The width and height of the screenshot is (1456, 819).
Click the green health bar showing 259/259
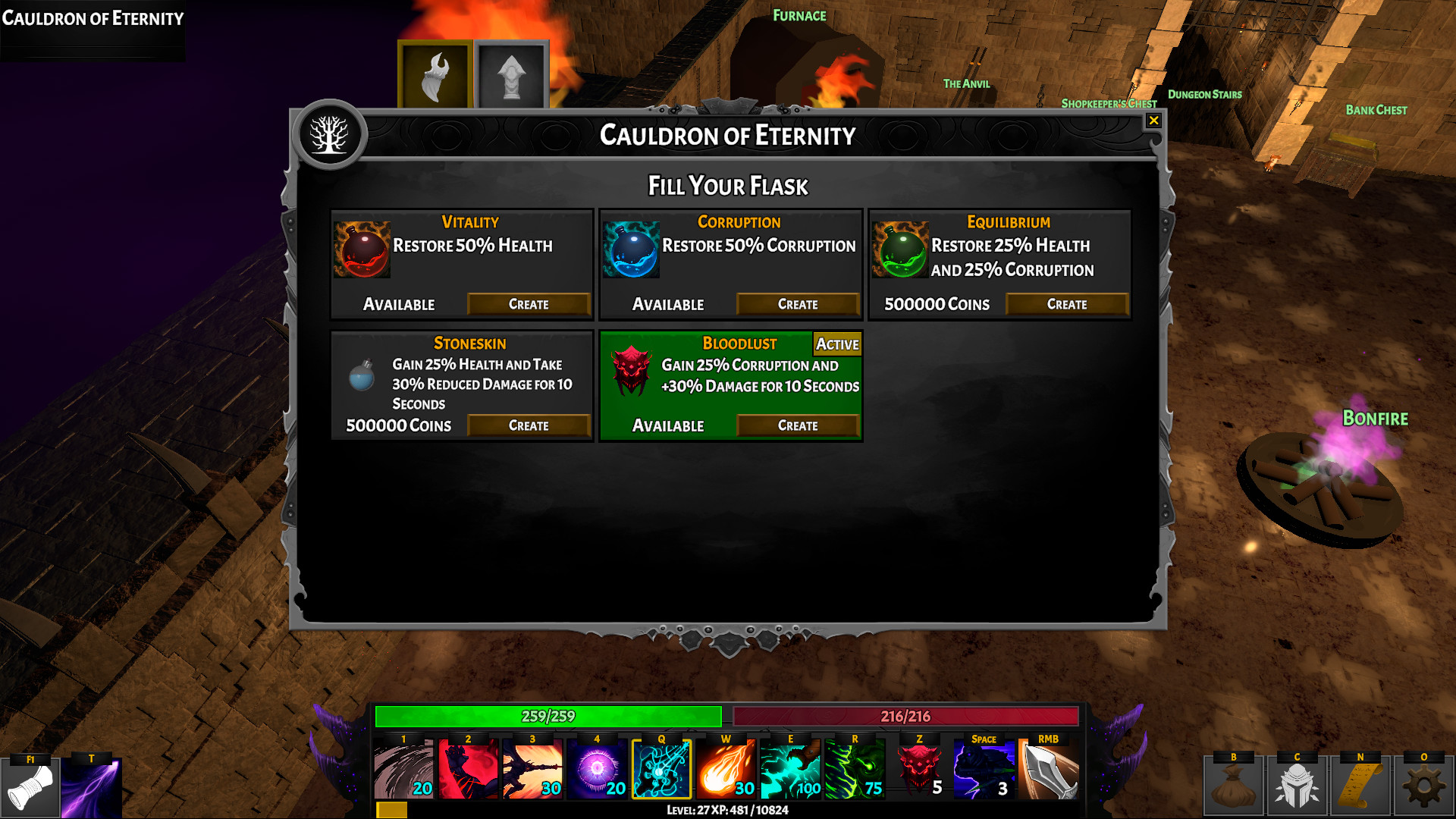point(549,715)
